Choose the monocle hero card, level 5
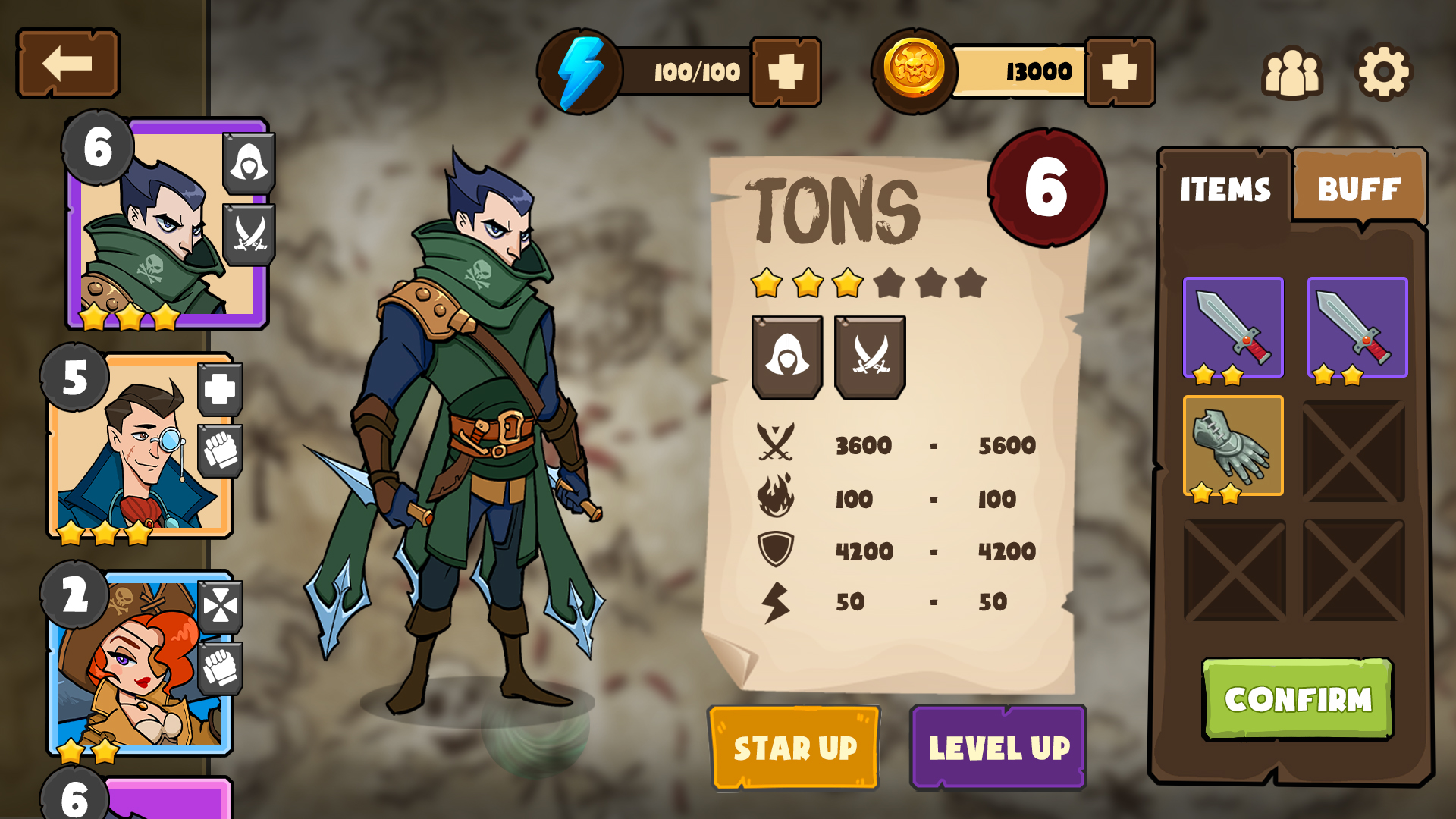 coord(140,447)
